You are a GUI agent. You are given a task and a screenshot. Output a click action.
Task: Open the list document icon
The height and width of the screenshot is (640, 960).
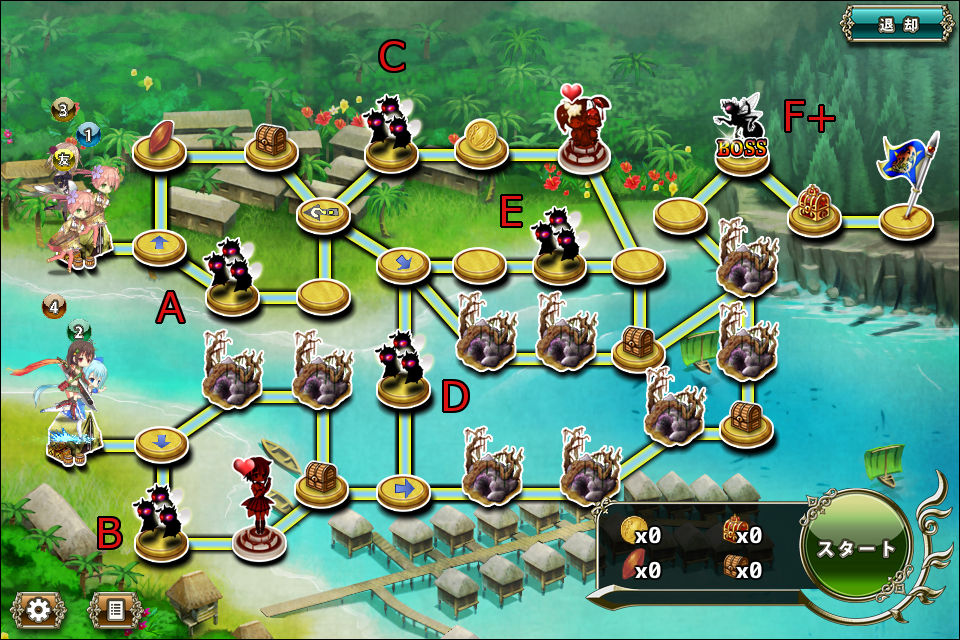tap(114, 608)
